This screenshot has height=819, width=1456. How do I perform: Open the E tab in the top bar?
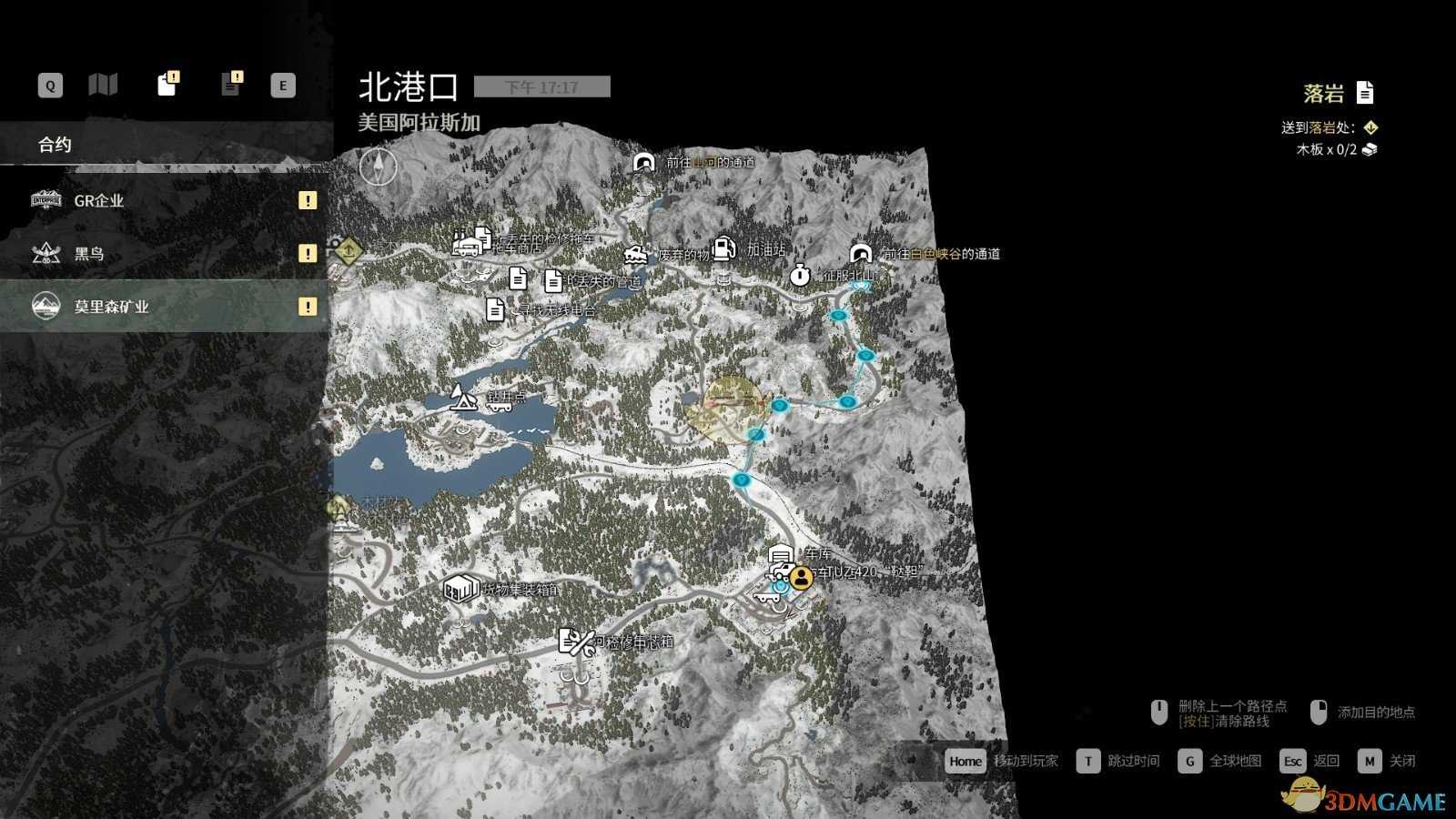(x=283, y=84)
